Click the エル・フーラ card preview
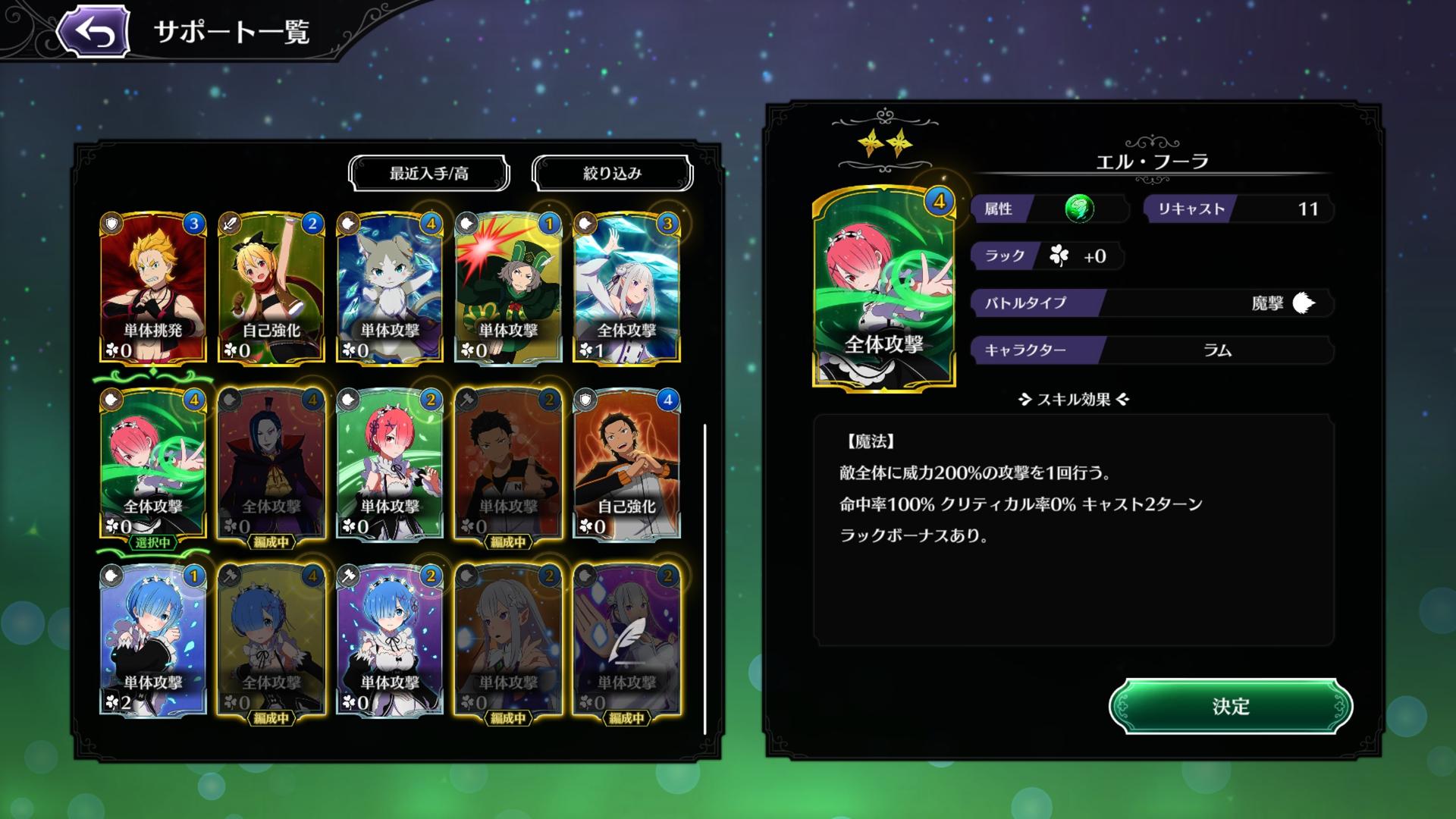The image size is (1456, 819). pos(883,288)
